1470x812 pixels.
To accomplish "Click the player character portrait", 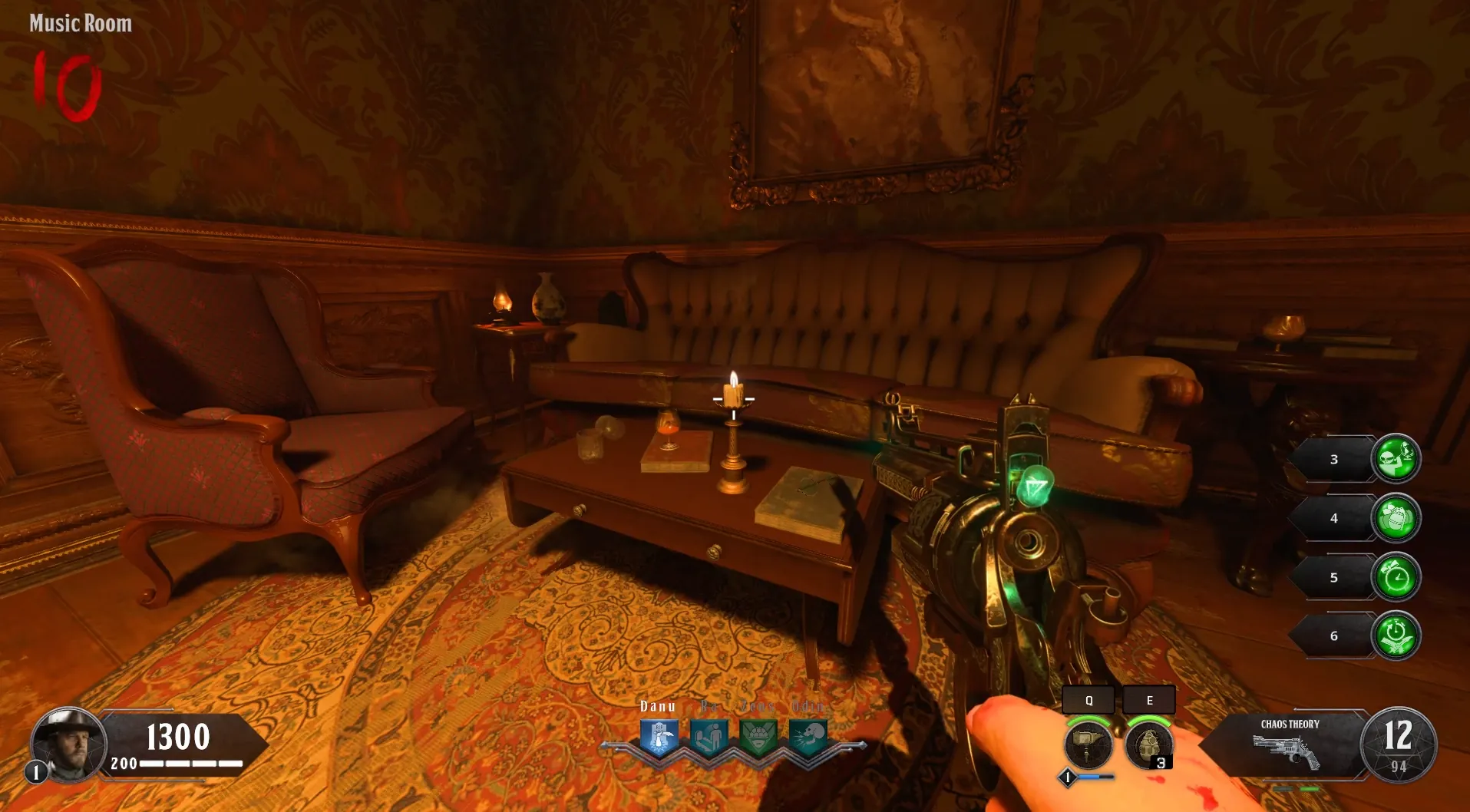I will (68, 744).
